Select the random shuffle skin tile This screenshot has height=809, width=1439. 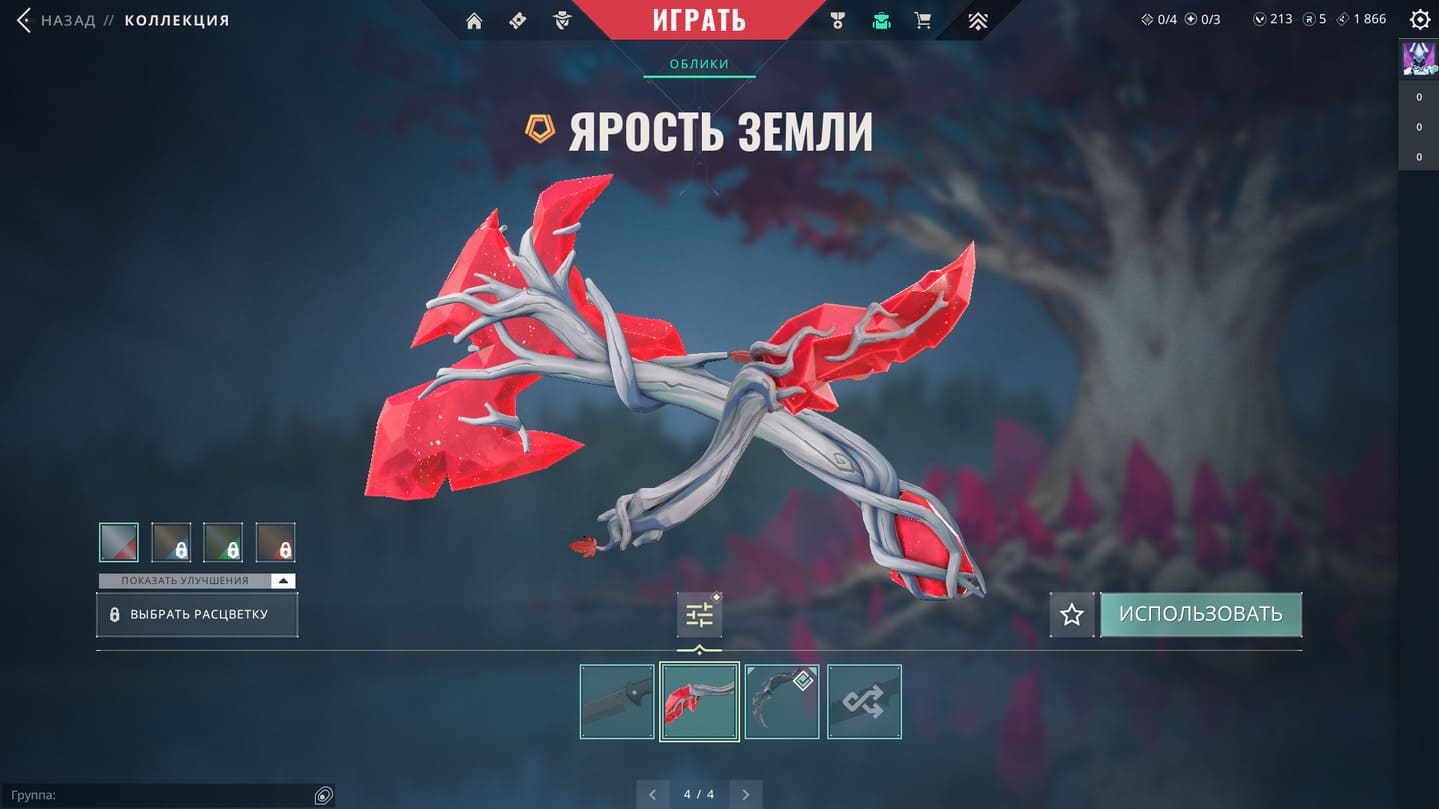[864, 702]
